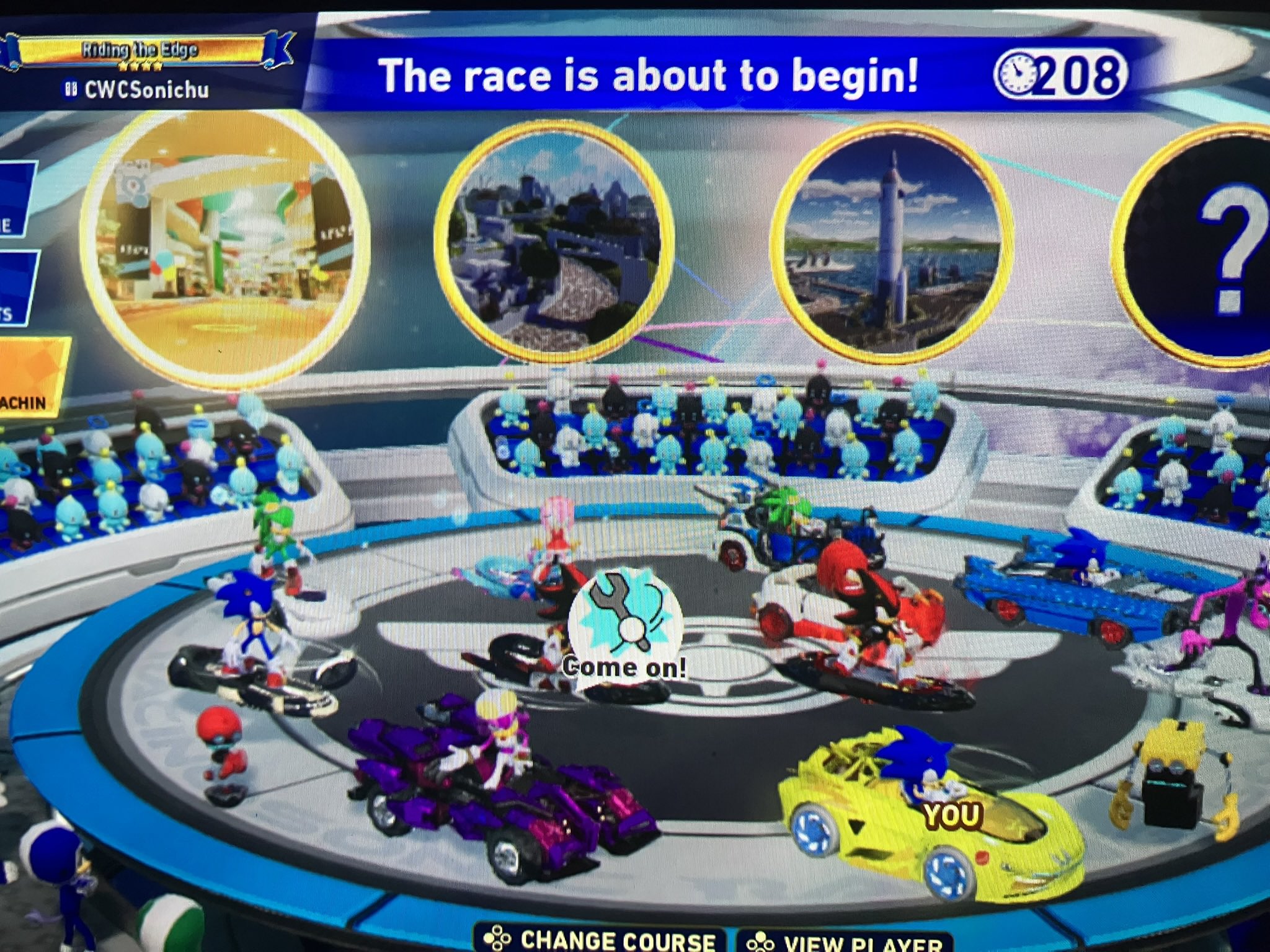Select your yellow car marked YOU

[930, 824]
